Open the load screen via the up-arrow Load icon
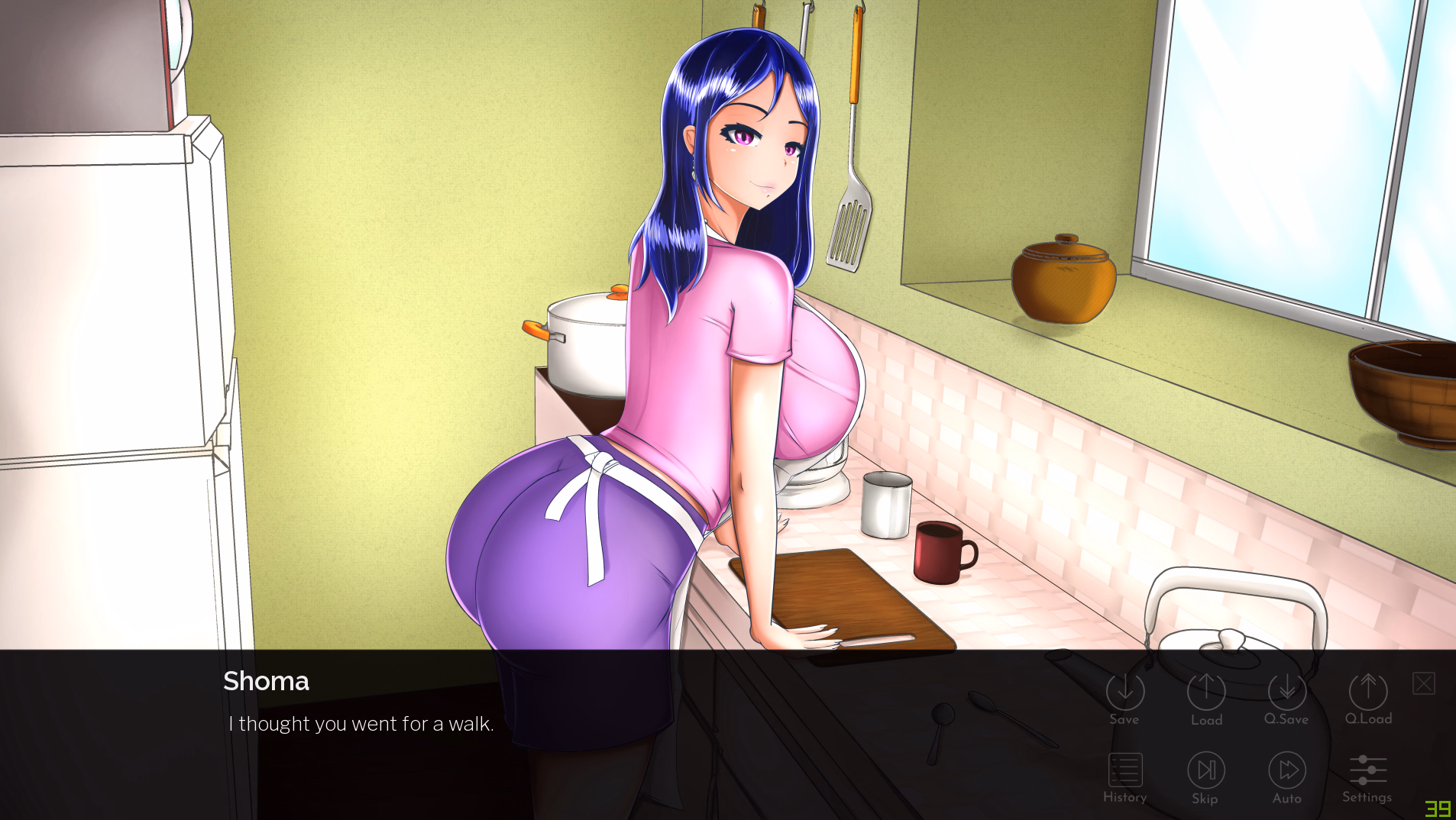Viewport: 1456px width, 820px height. coord(1205,689)
